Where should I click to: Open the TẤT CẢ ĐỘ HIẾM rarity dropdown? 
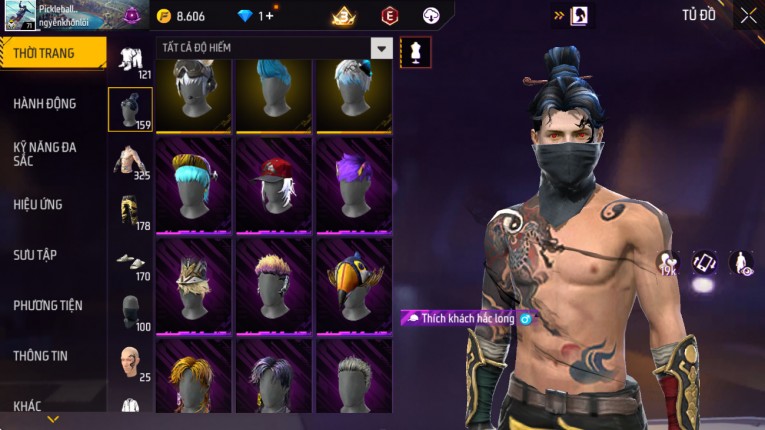(381, 48)
